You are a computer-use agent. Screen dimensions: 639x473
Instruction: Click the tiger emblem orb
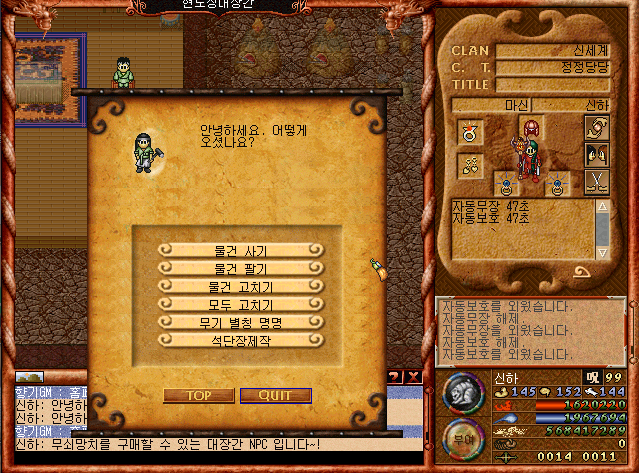click(x=462, y=393)
